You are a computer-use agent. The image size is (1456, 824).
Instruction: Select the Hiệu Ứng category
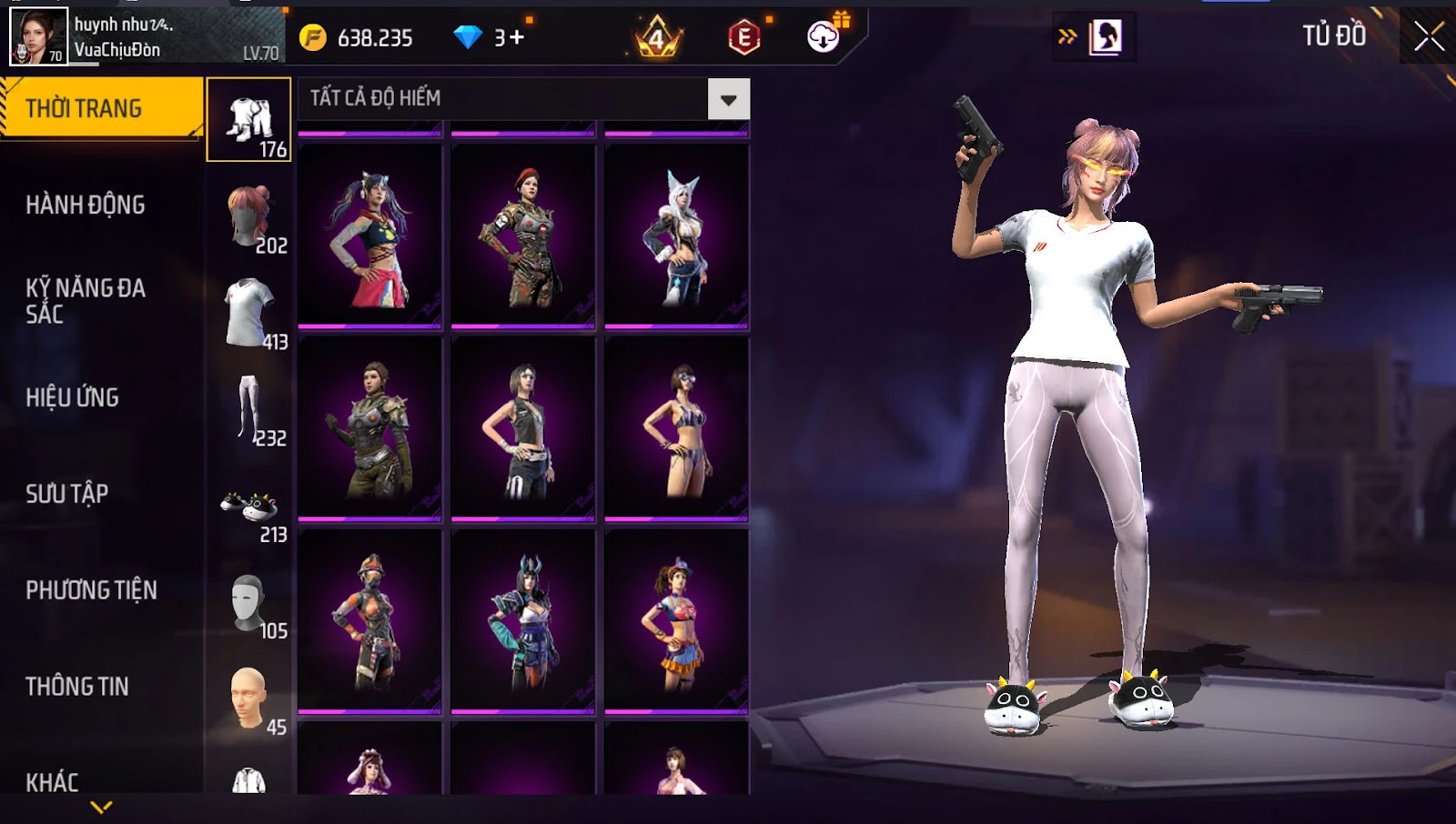[x=73, y=397]
